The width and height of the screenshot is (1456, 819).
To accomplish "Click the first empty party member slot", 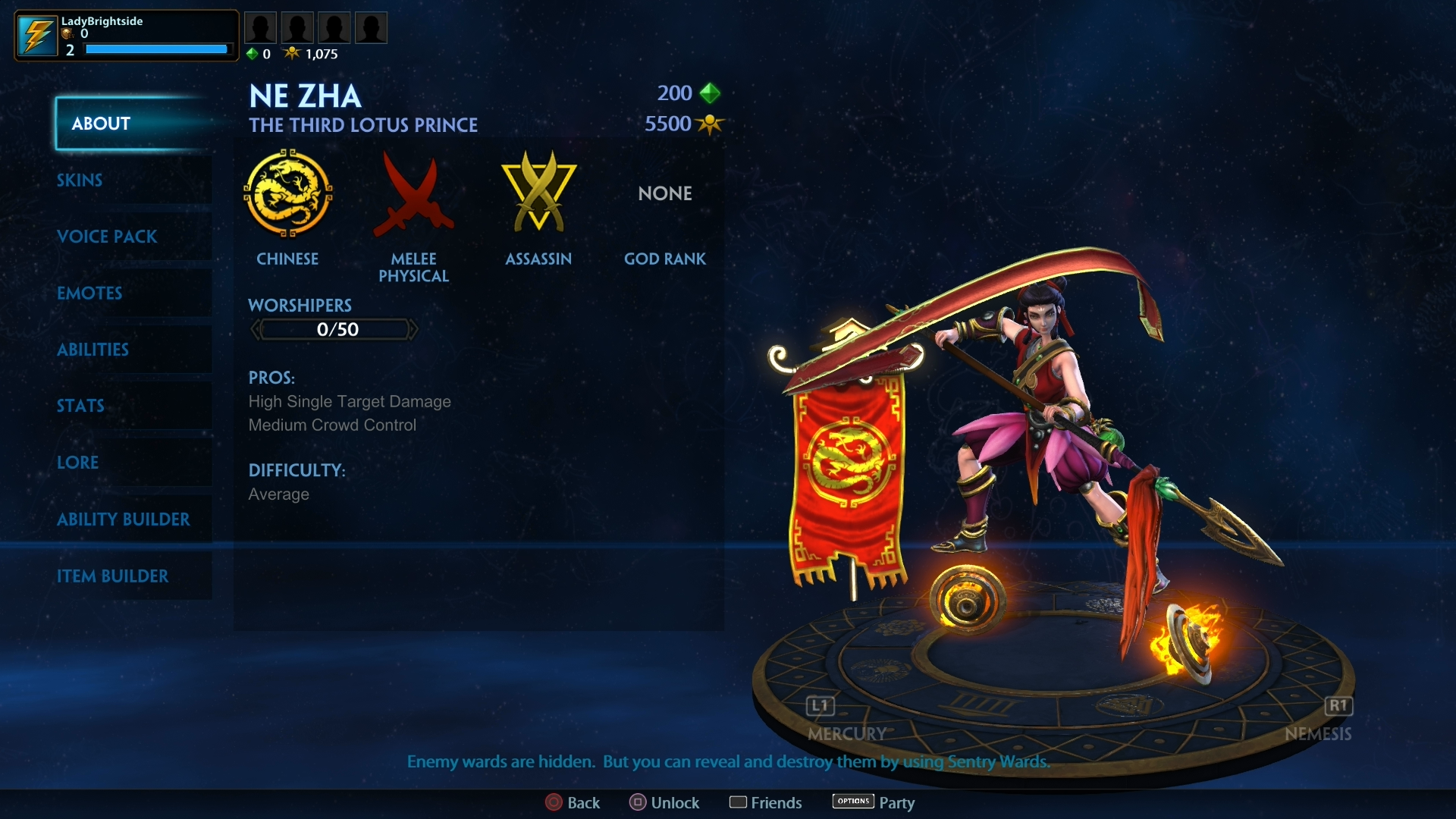I will [259, 28].
